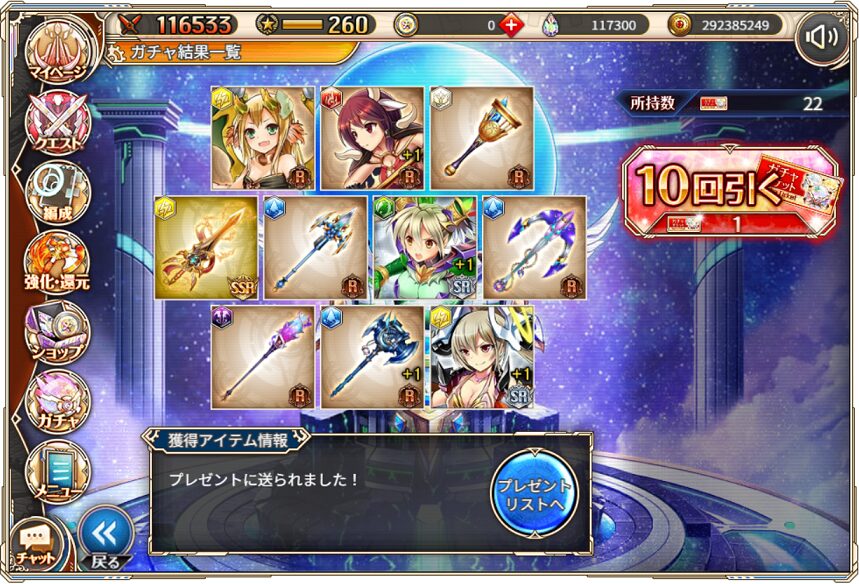Screen dimensions: 859x584
Task: View the blonde horned girl R card
Action: (262, 138)
